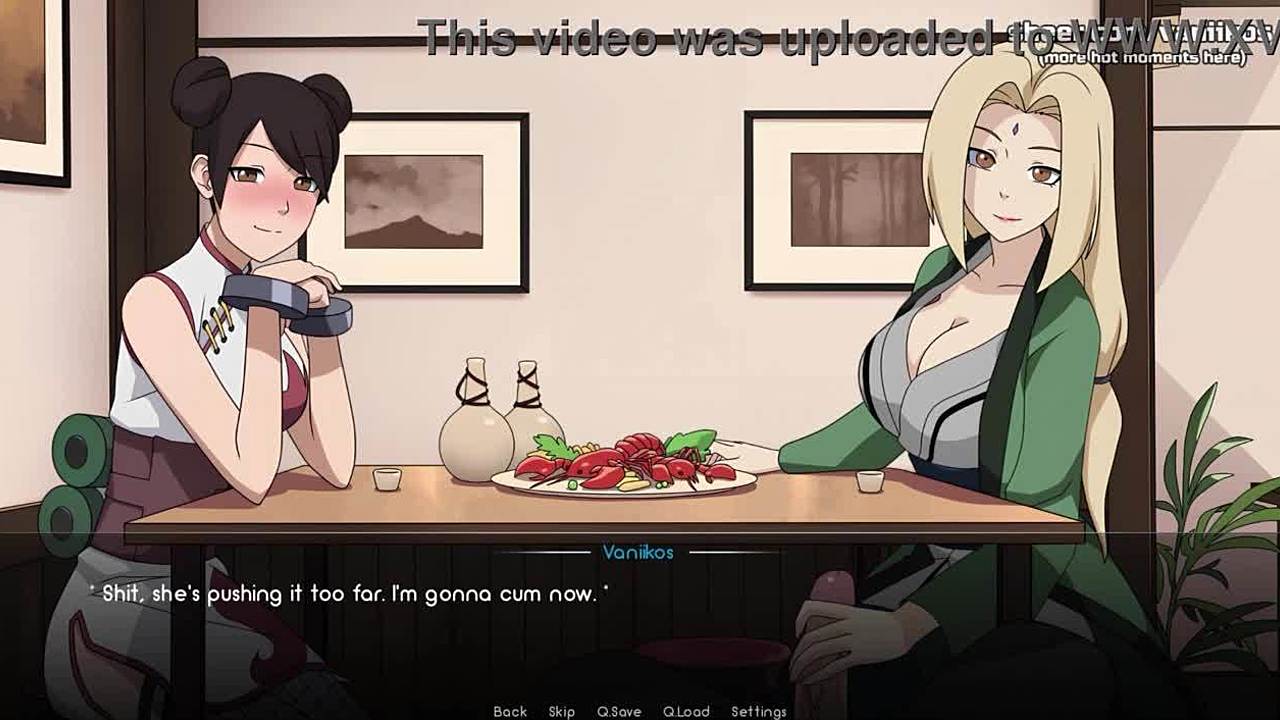Open the Settings menu
Screen dimensions: 1280x720
pyautogui.click(x=758, y=711)
